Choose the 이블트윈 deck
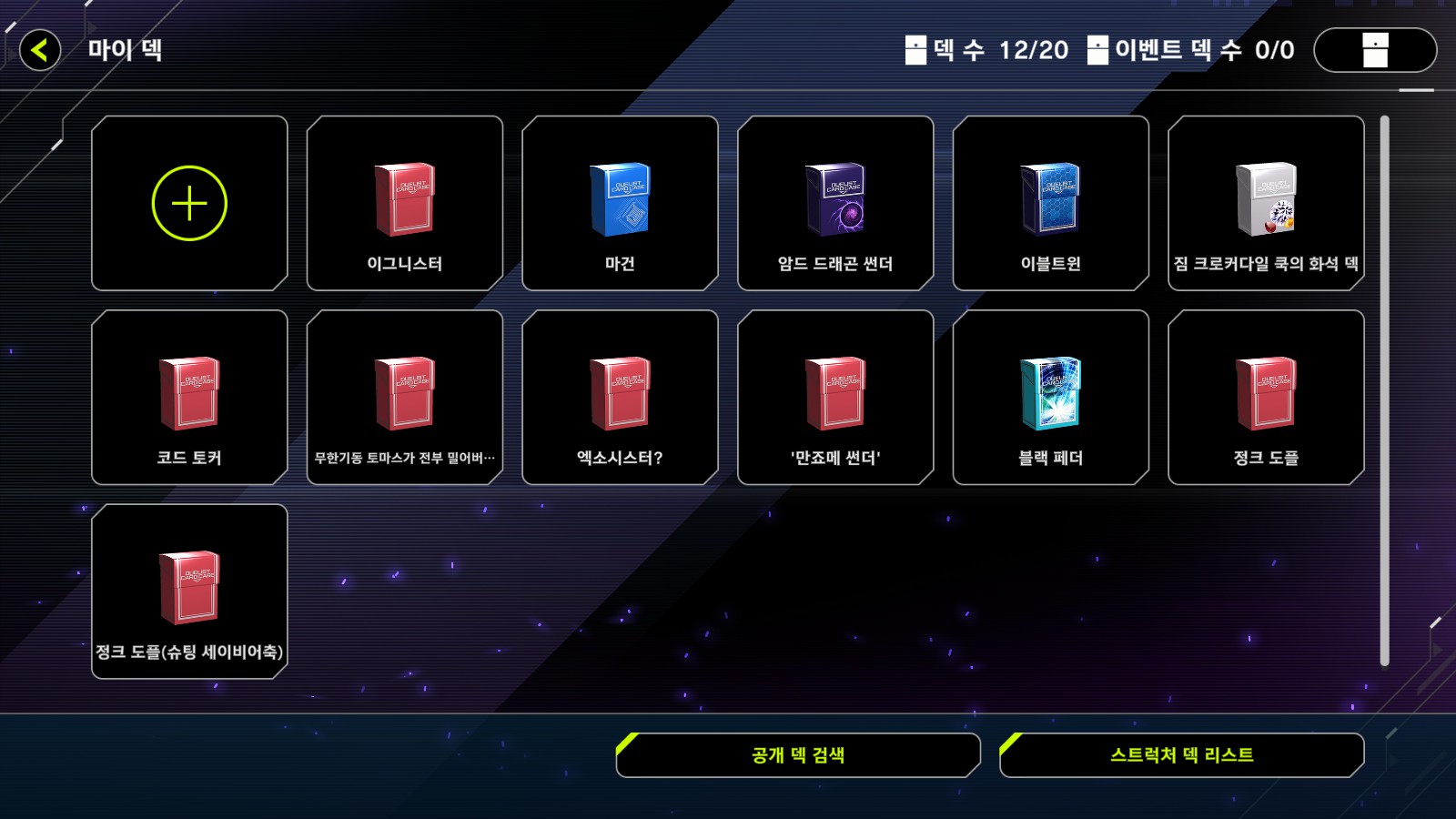Image resolution: width=1456 pixels, height=819 pixels. [1050, 203]
